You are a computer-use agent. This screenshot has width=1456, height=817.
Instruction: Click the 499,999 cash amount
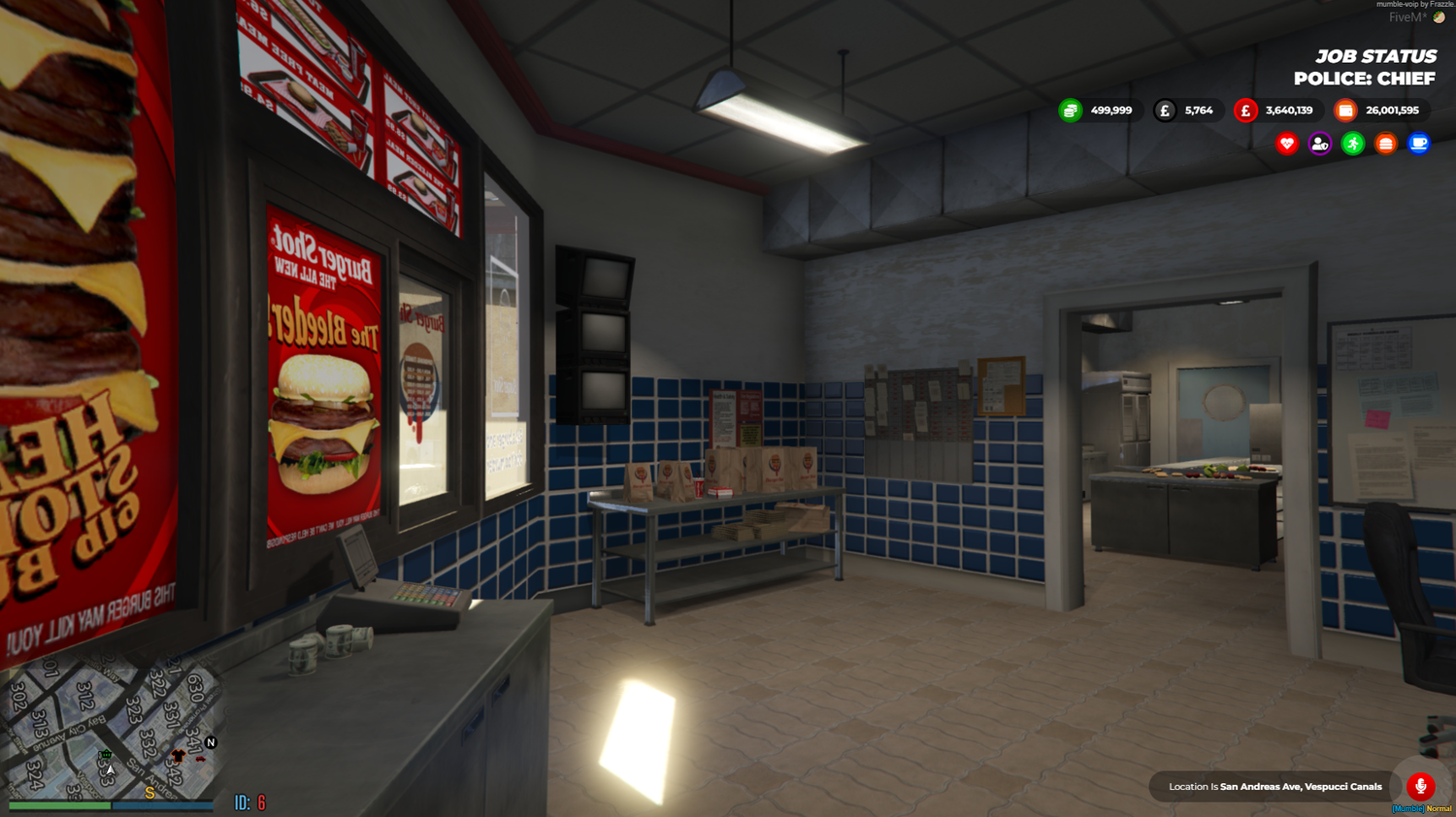click(x=1109, y=110)
